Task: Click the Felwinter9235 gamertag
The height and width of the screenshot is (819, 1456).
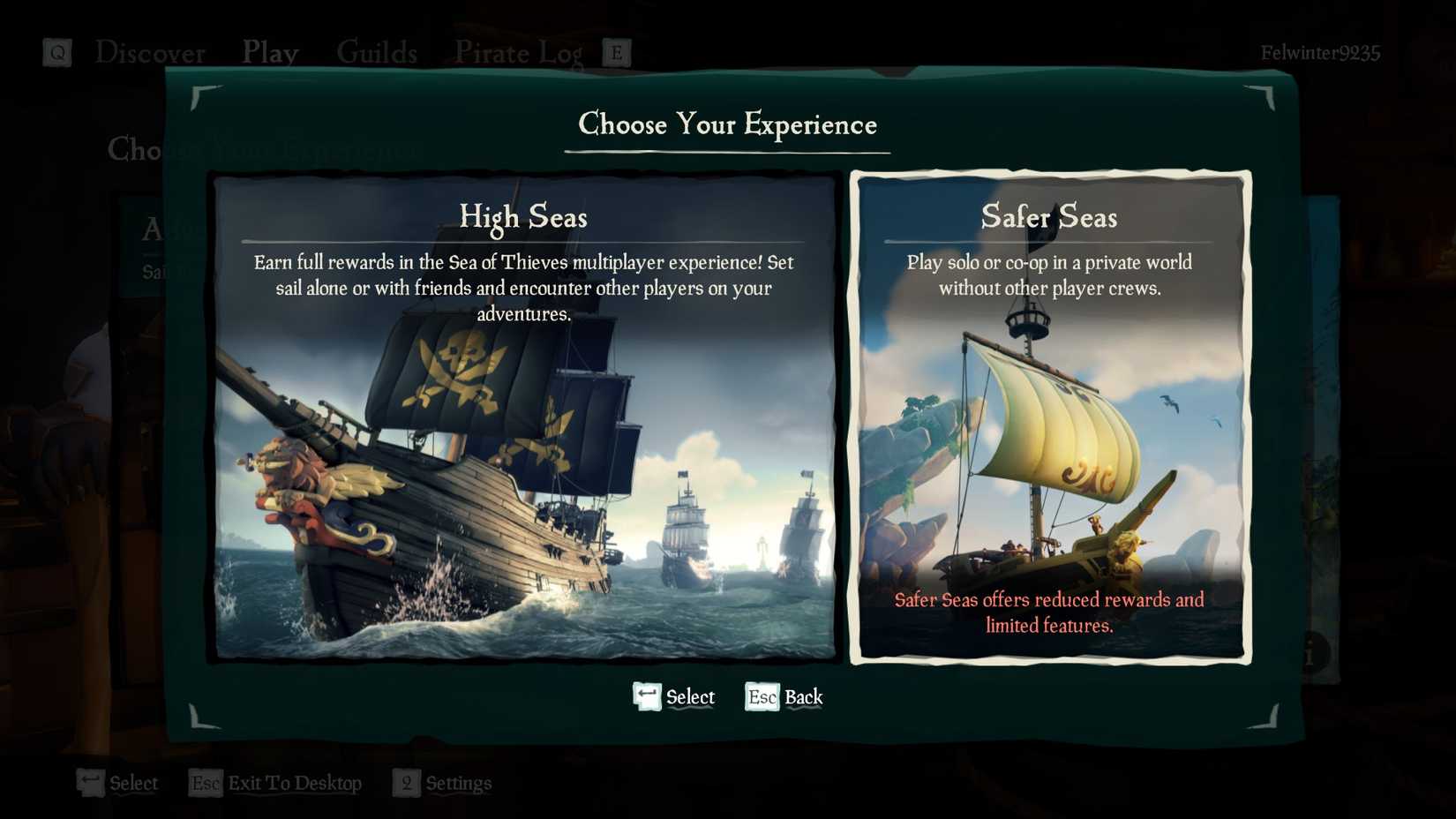Action: click(1321, 53)
